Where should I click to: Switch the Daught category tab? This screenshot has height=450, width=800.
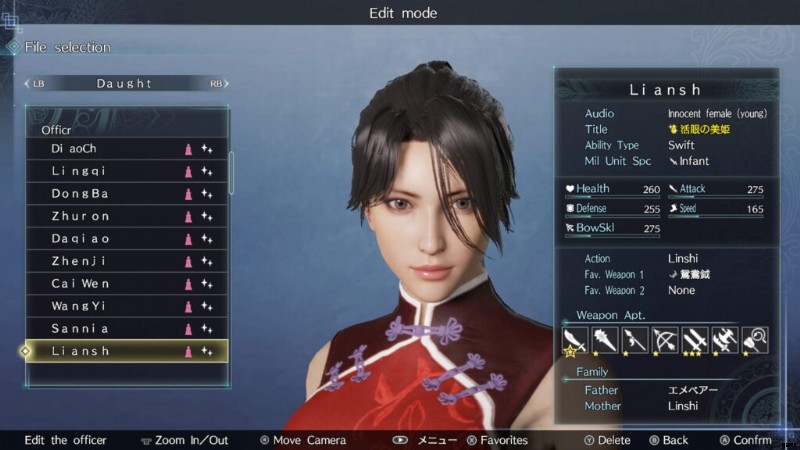pyautogui.click(x=124, y=83)
